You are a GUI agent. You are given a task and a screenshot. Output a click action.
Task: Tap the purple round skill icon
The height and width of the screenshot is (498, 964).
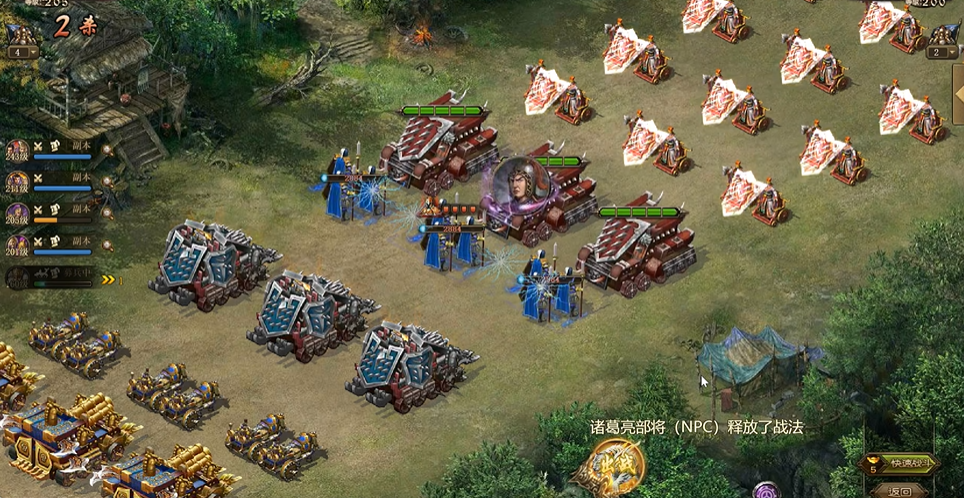767,491
